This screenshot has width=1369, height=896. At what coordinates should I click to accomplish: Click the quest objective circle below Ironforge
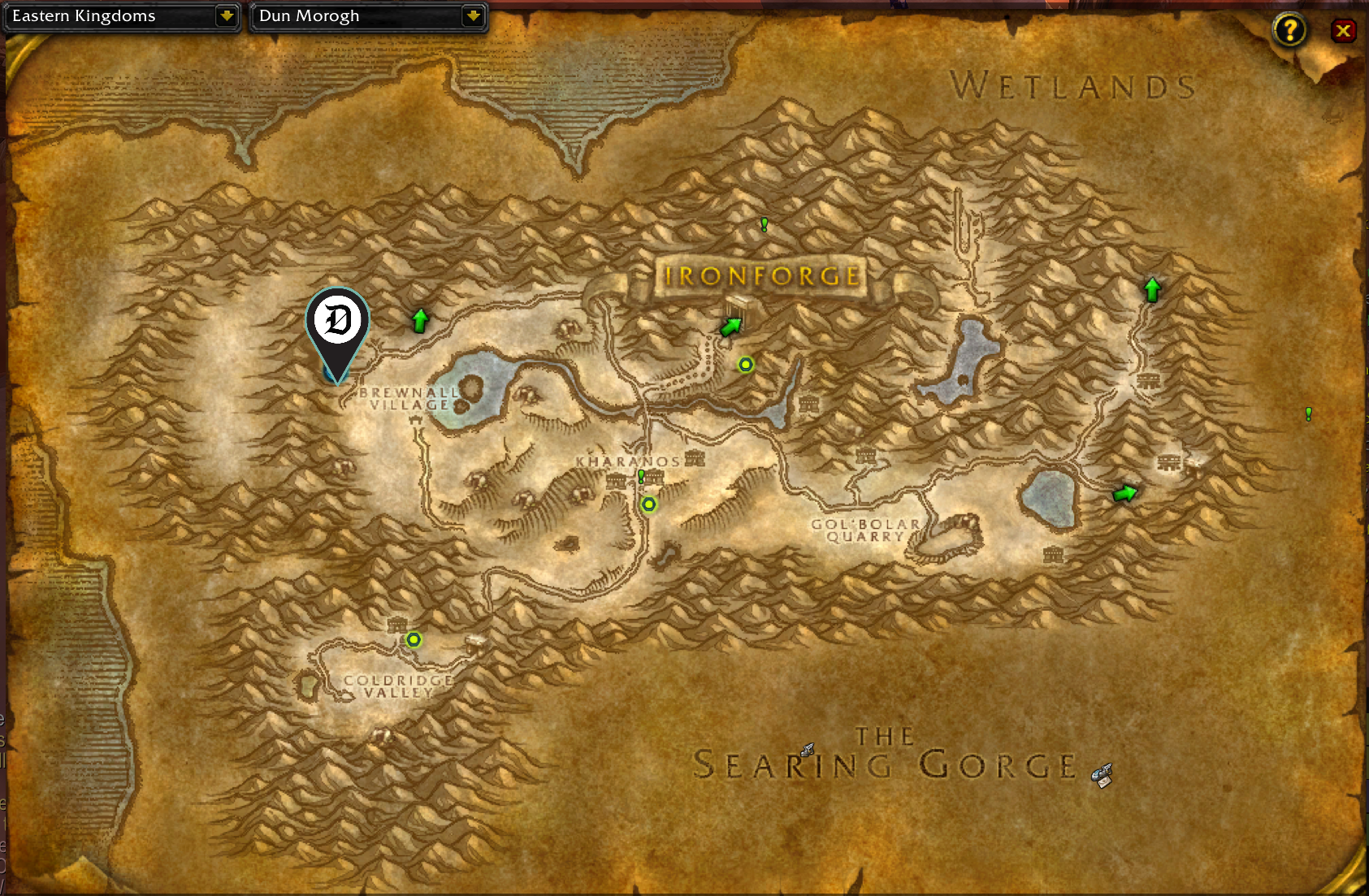pos(746,366)
